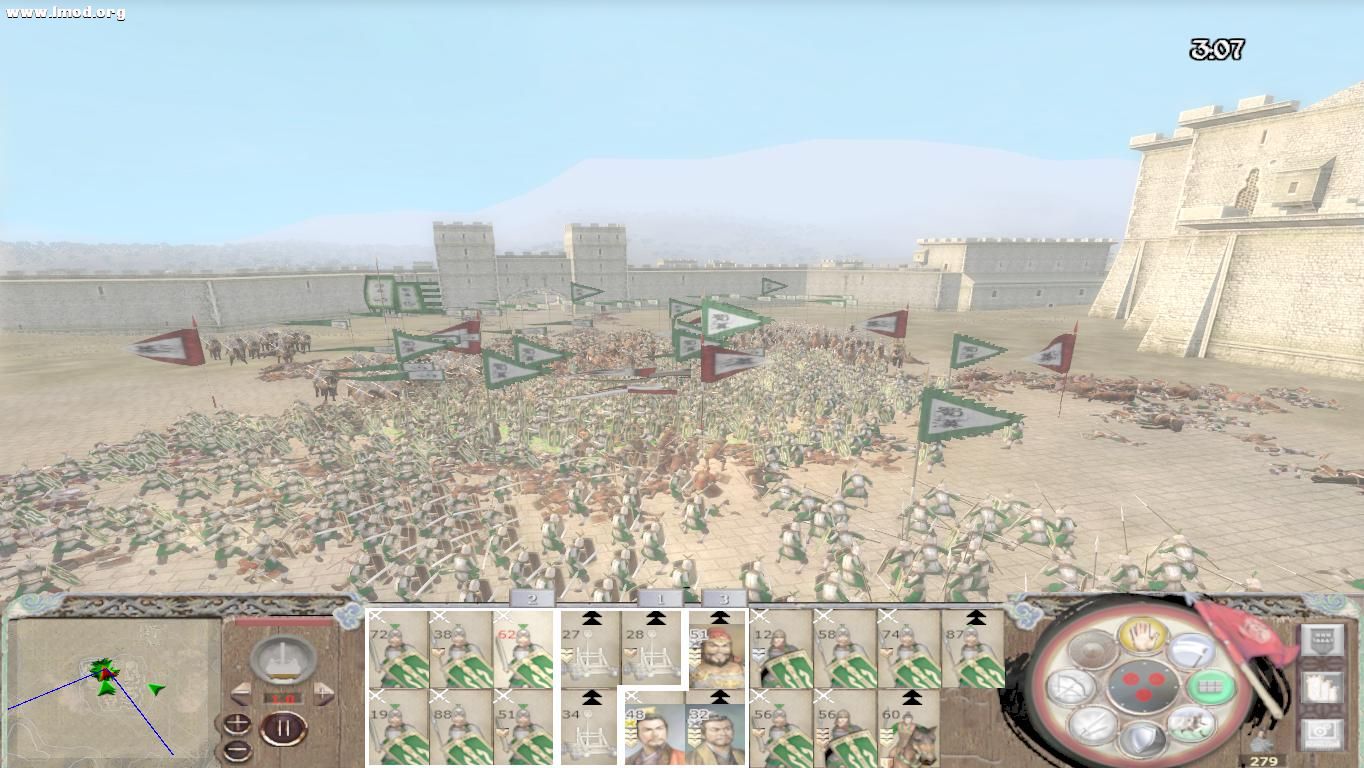Image resolution: width=1364 pixels, height=768 pixels.
Task: Enable guard mode with shield icon
Action: [x=1144, y=740]
